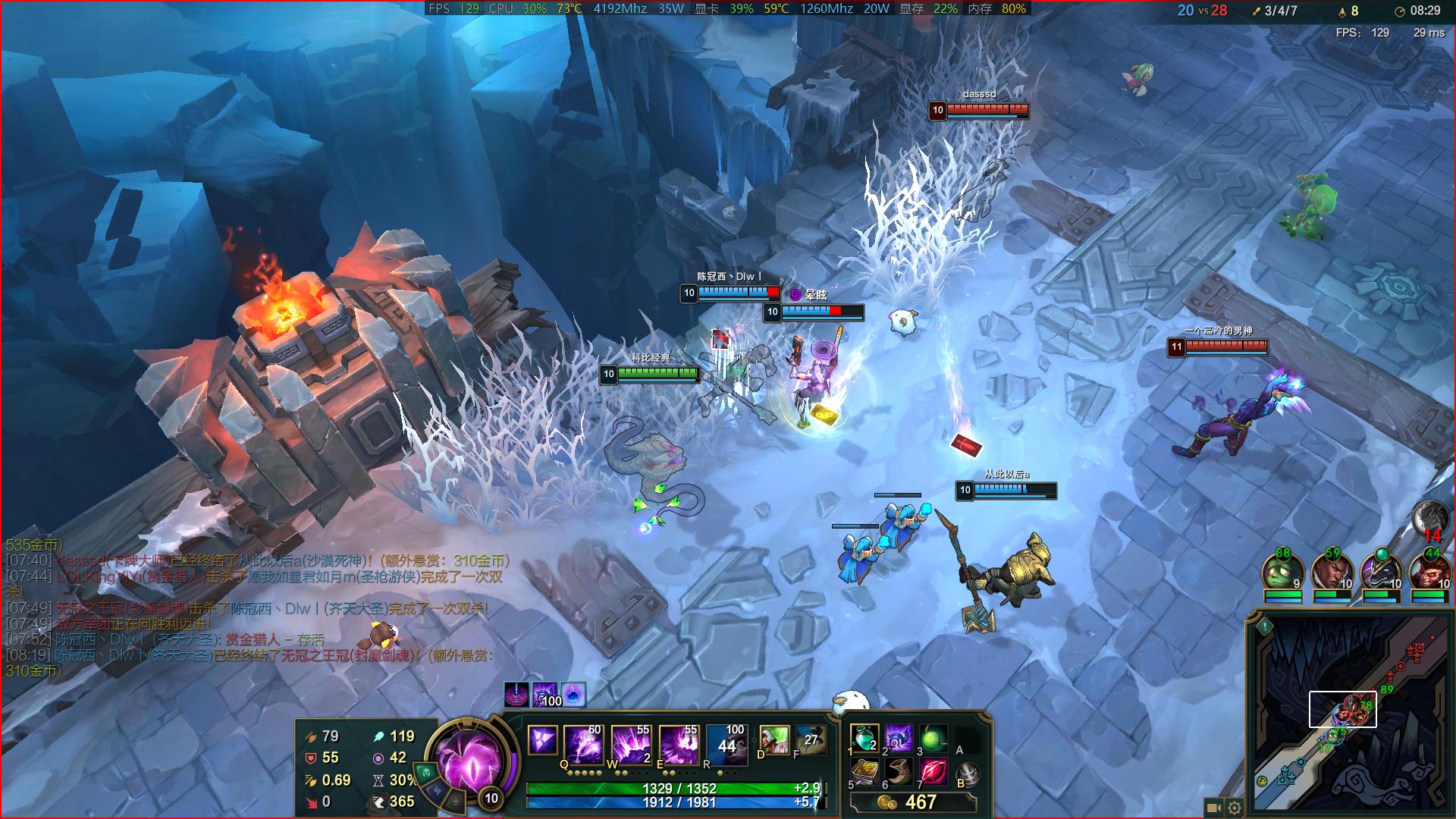Screen dimensions: 1456x819
Task: Select Wukong's teammate portrait
Action: pos(1429,572)
